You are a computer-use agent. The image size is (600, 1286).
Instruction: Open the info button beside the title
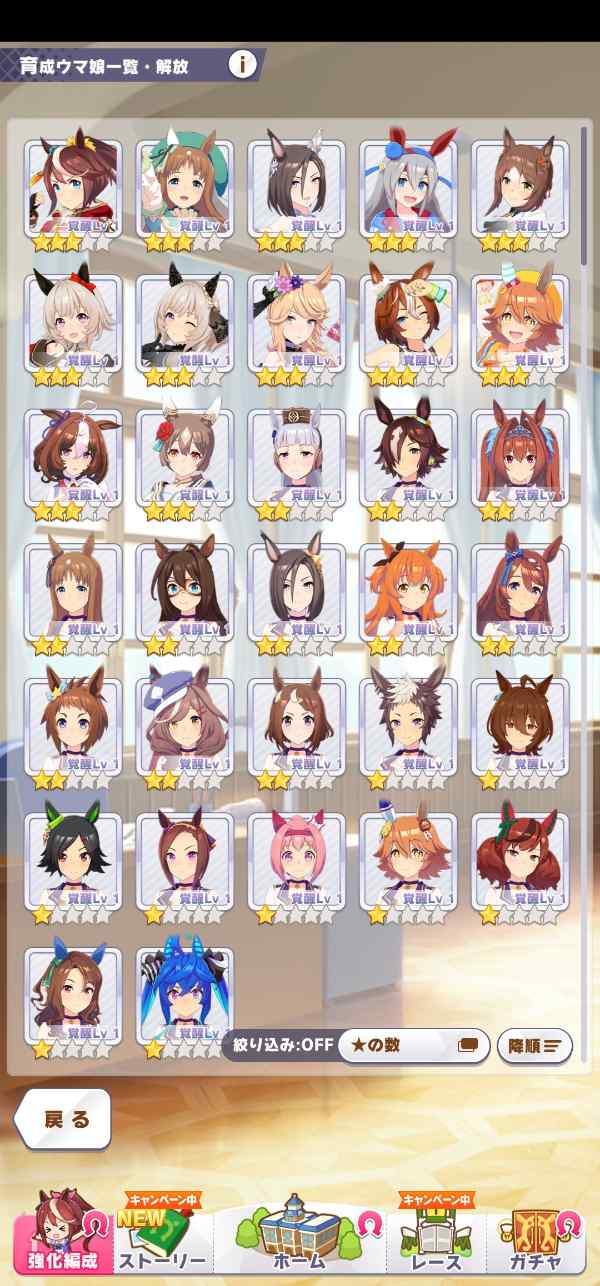click(x=242, y=66)
